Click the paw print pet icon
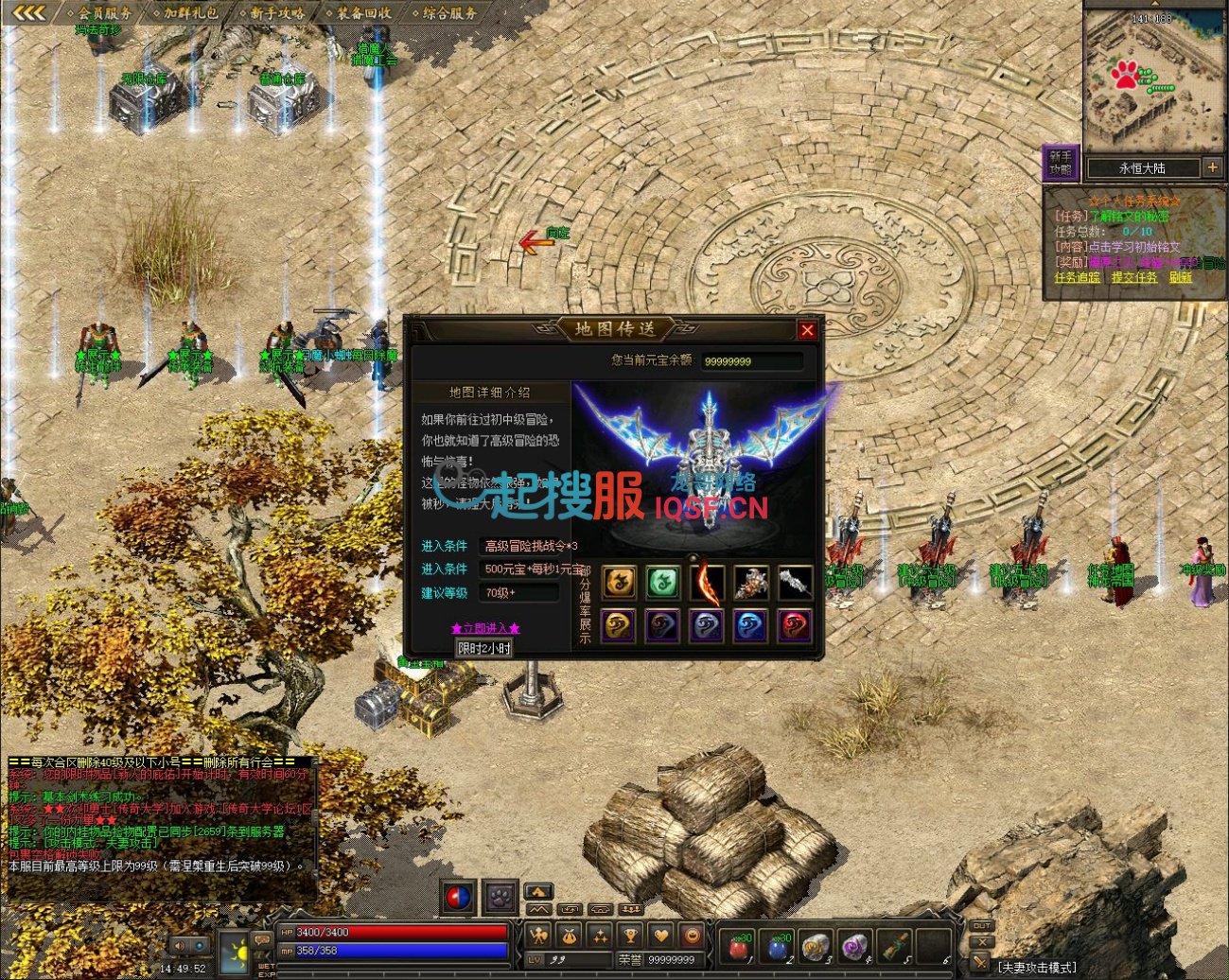 [500, 895]
